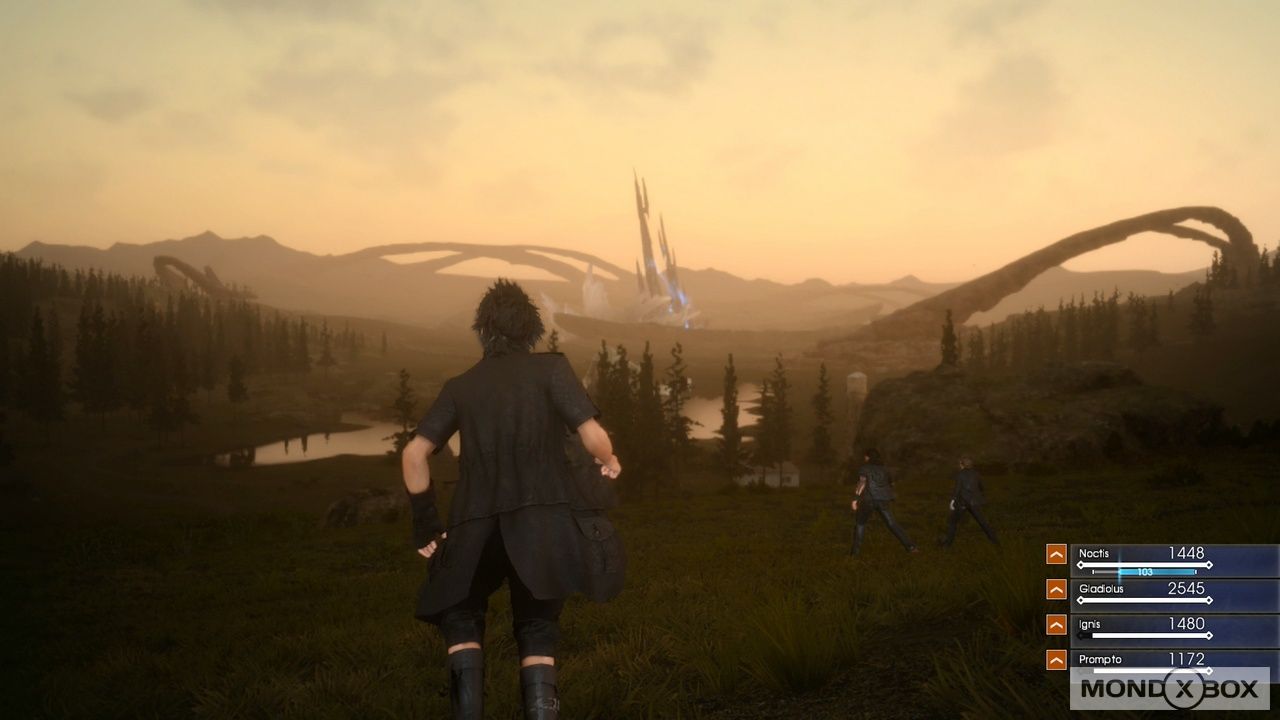Click the orange chevron icon beside Noctis
Viewport: 1280px width, 720px height.
click(x=1056, y=554)
